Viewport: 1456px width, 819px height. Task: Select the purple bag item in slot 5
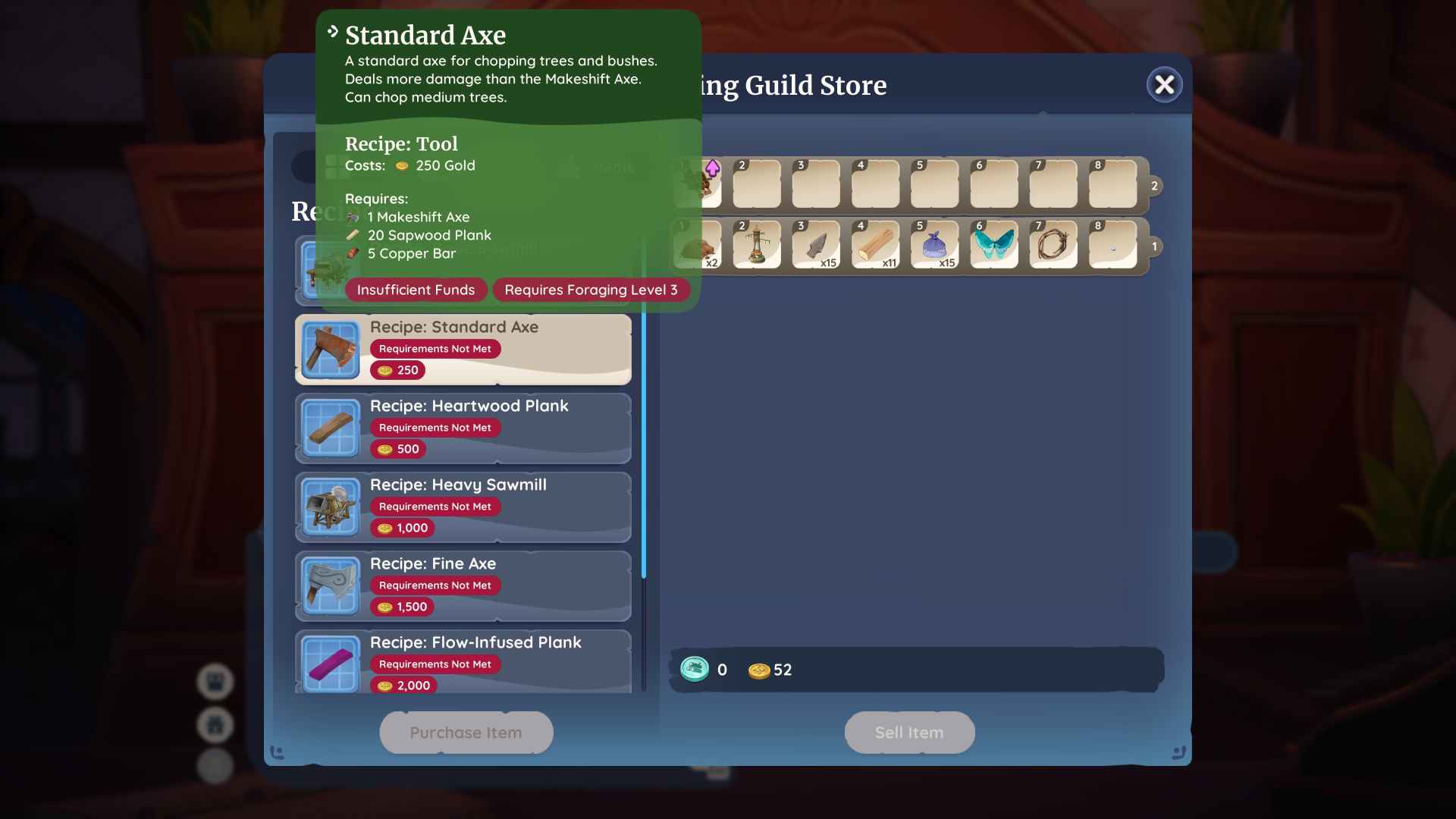[x=934, y=244]
